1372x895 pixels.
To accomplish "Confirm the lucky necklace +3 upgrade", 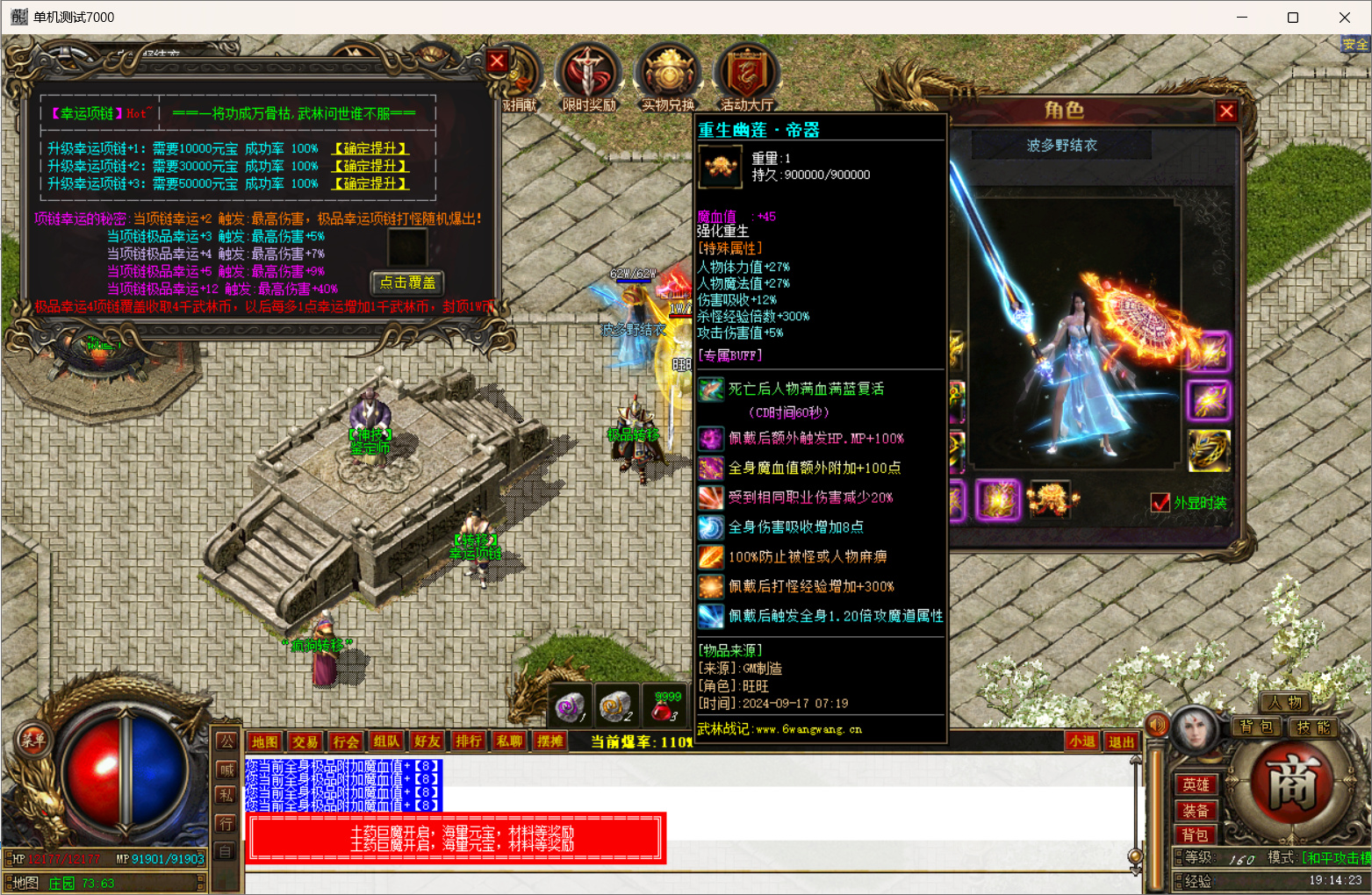I will click(x=370, y=183).
